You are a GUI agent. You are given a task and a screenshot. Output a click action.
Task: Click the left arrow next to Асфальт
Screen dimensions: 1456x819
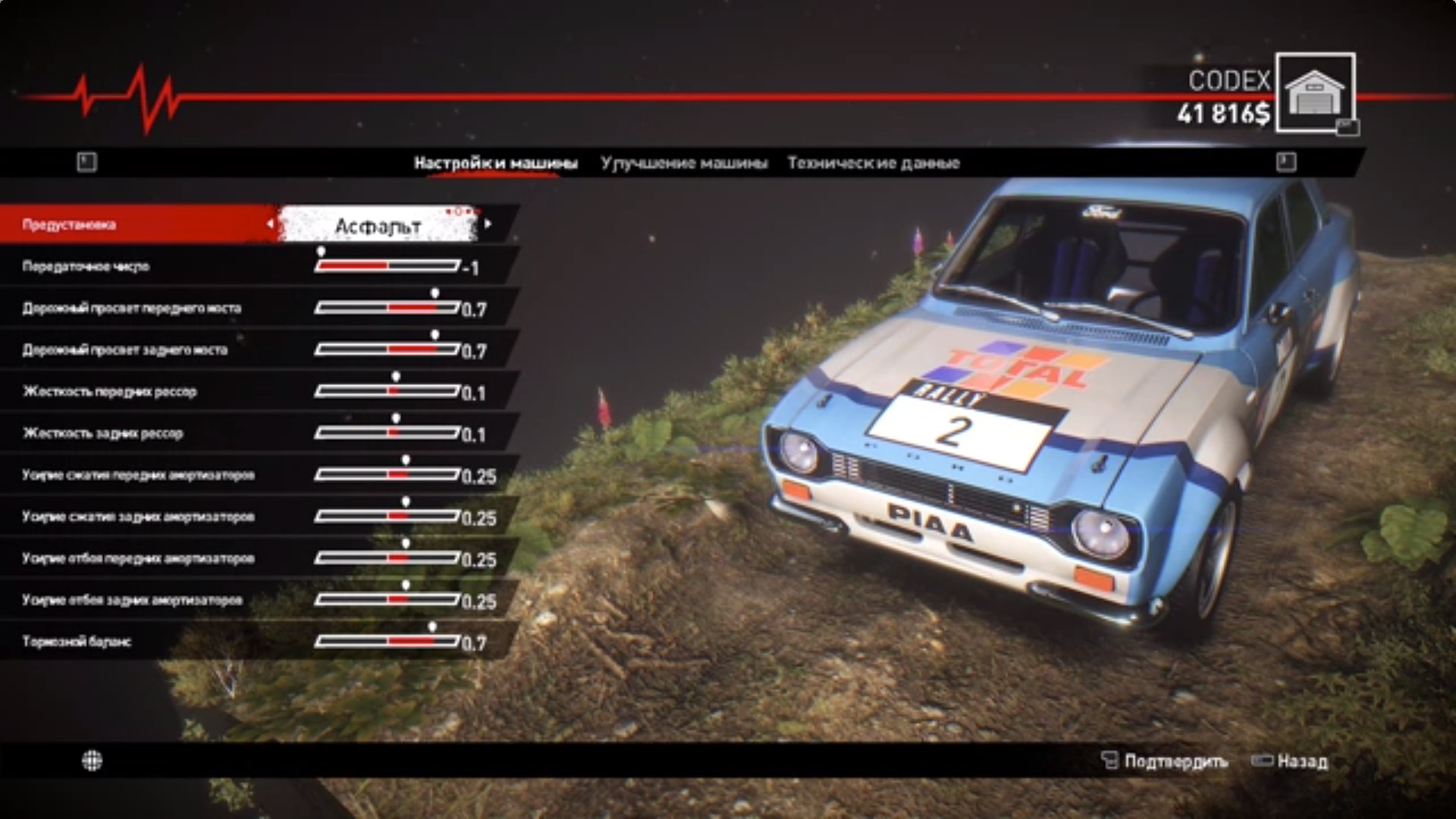tap(270, 224)
